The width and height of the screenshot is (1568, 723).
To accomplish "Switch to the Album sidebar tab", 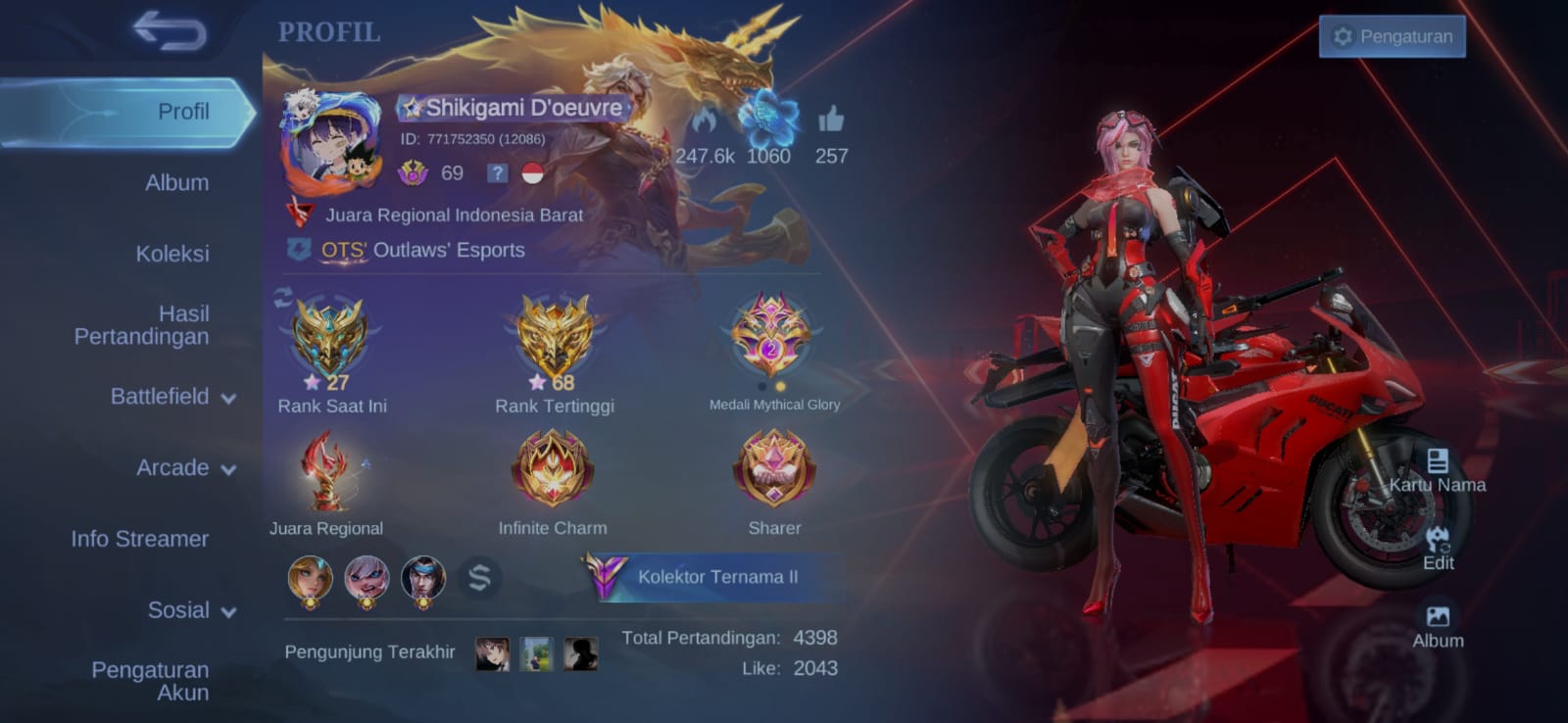I will (176, 182).
